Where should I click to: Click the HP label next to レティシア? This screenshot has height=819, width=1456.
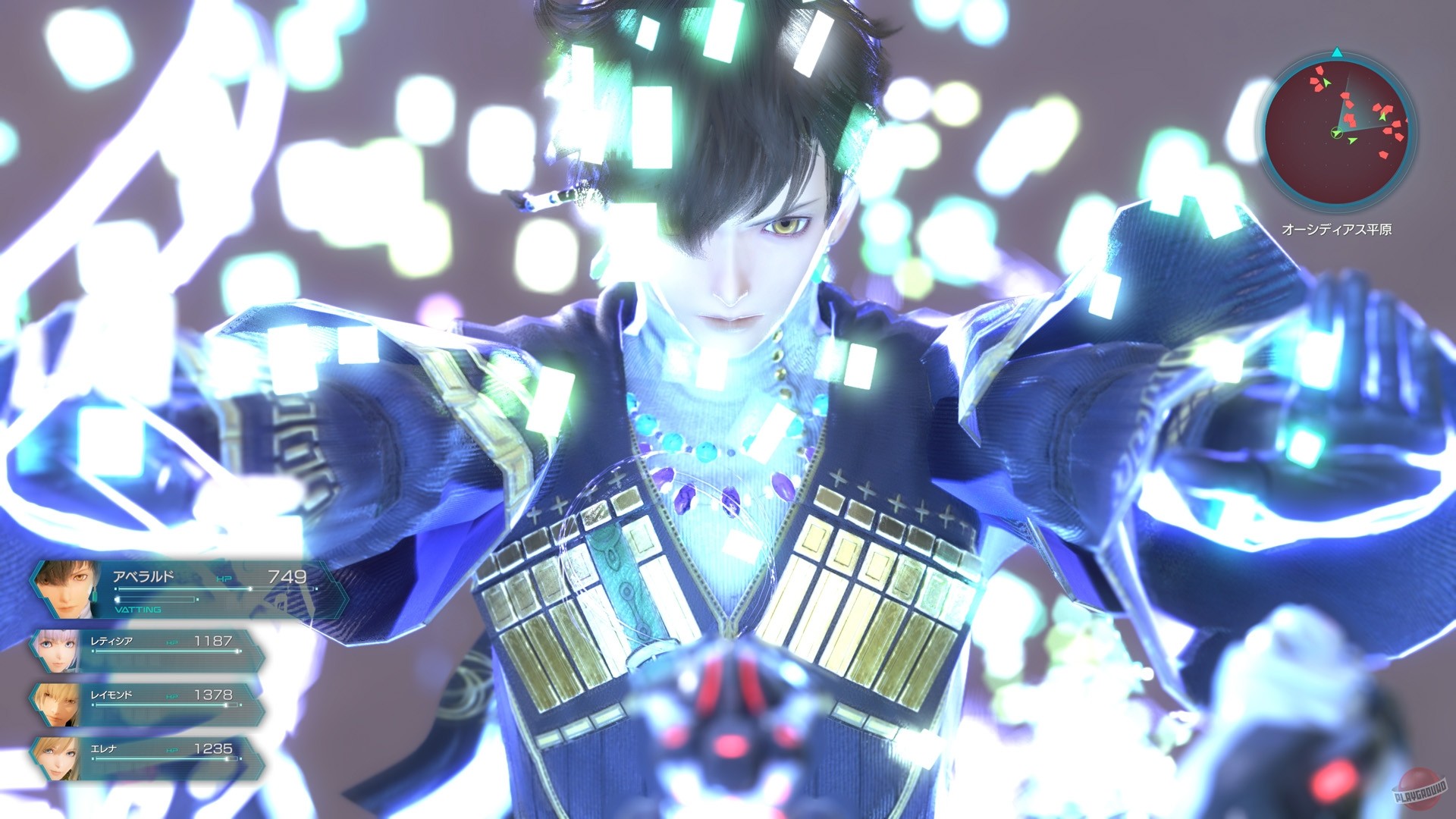point(171,642)
